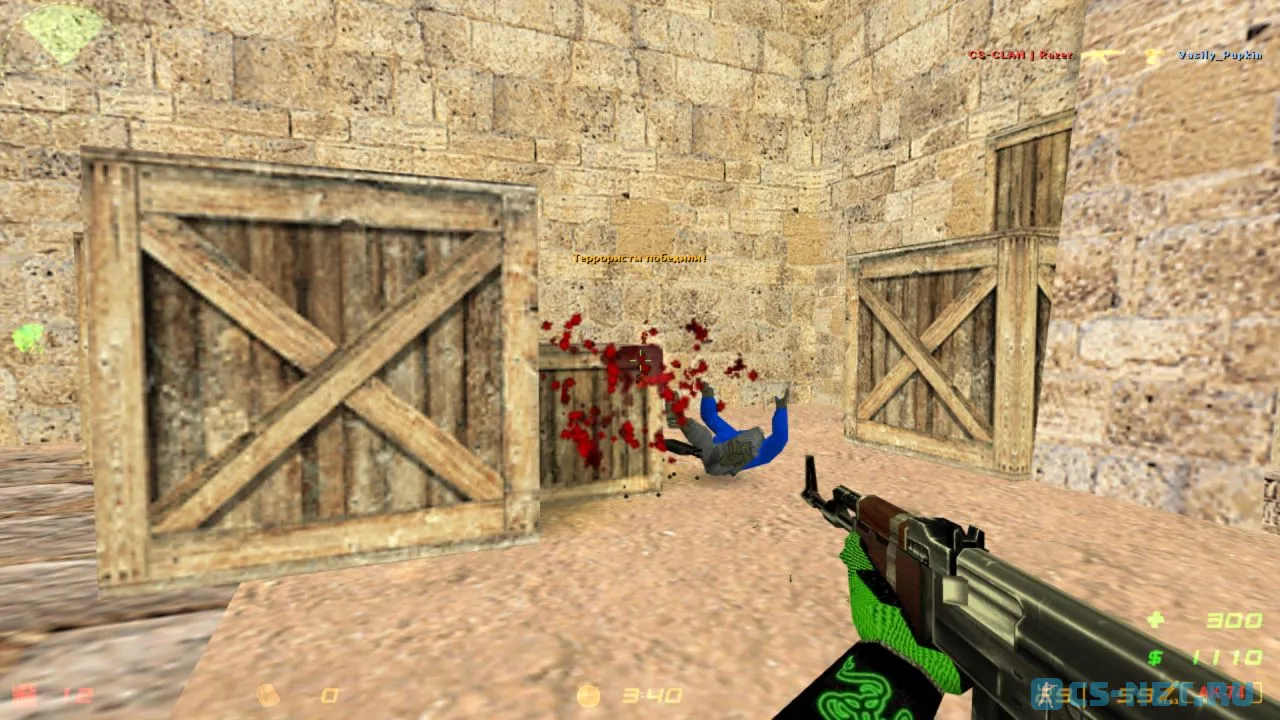1280x720 pixels.
Task: Click the green health cross icon
Action: [x=1157, y=620]
